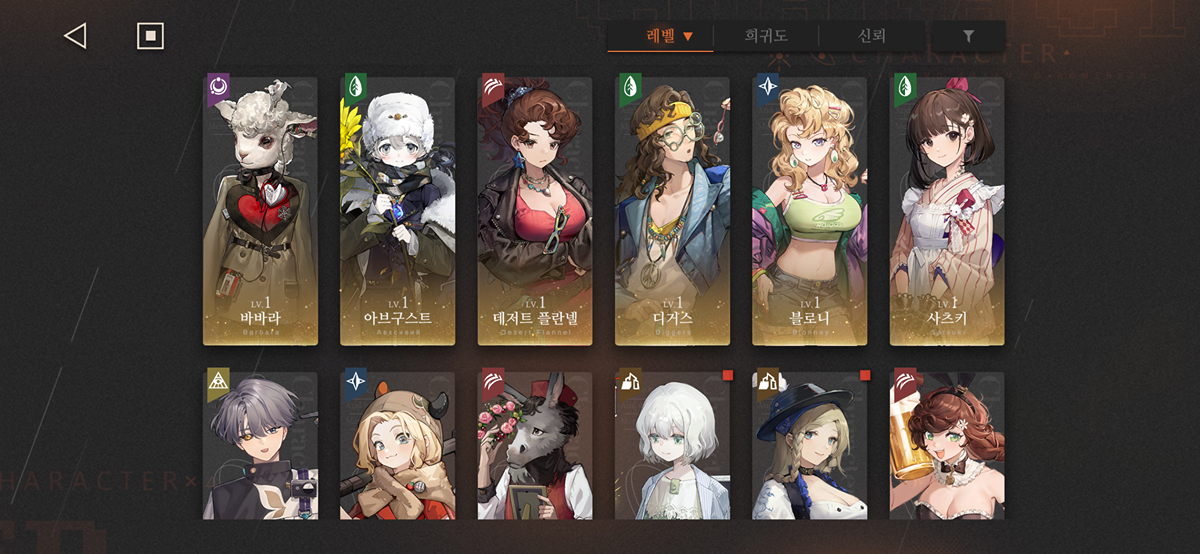Select the 바바라 character card
Image resolution: width=1200 pixels, height=554 pixels.
point(260,211)
